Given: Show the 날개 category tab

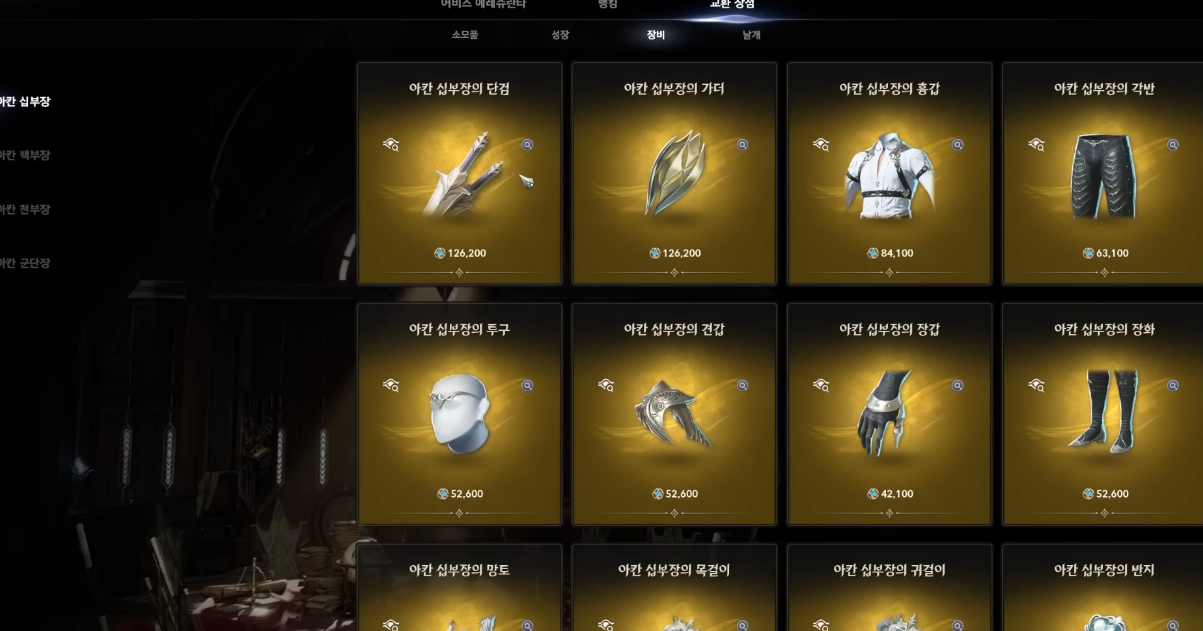Looking at the screenshot, I should click(x=751, y=35).
